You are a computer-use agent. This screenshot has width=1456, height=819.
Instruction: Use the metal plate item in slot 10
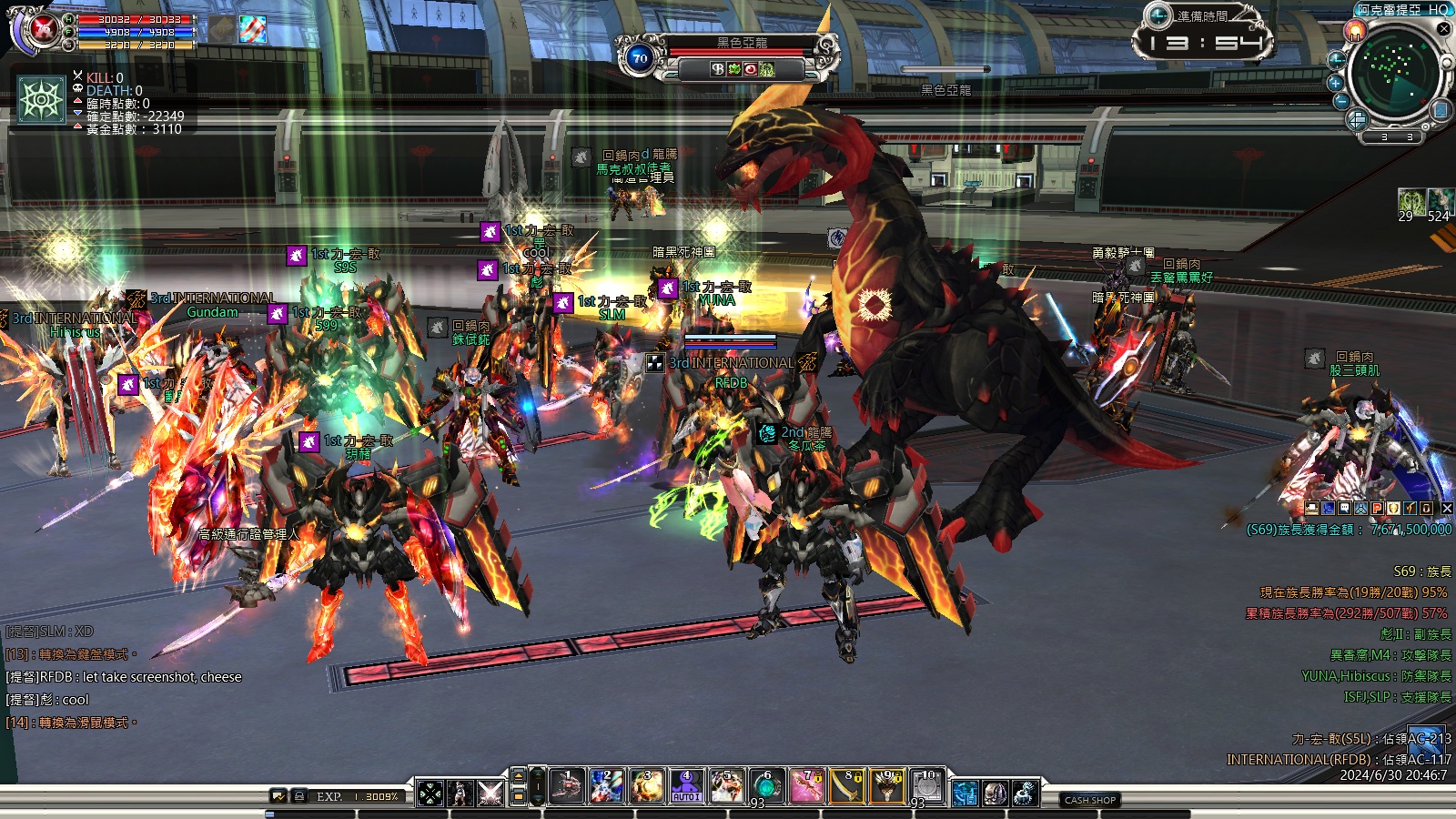pos(926,787)
